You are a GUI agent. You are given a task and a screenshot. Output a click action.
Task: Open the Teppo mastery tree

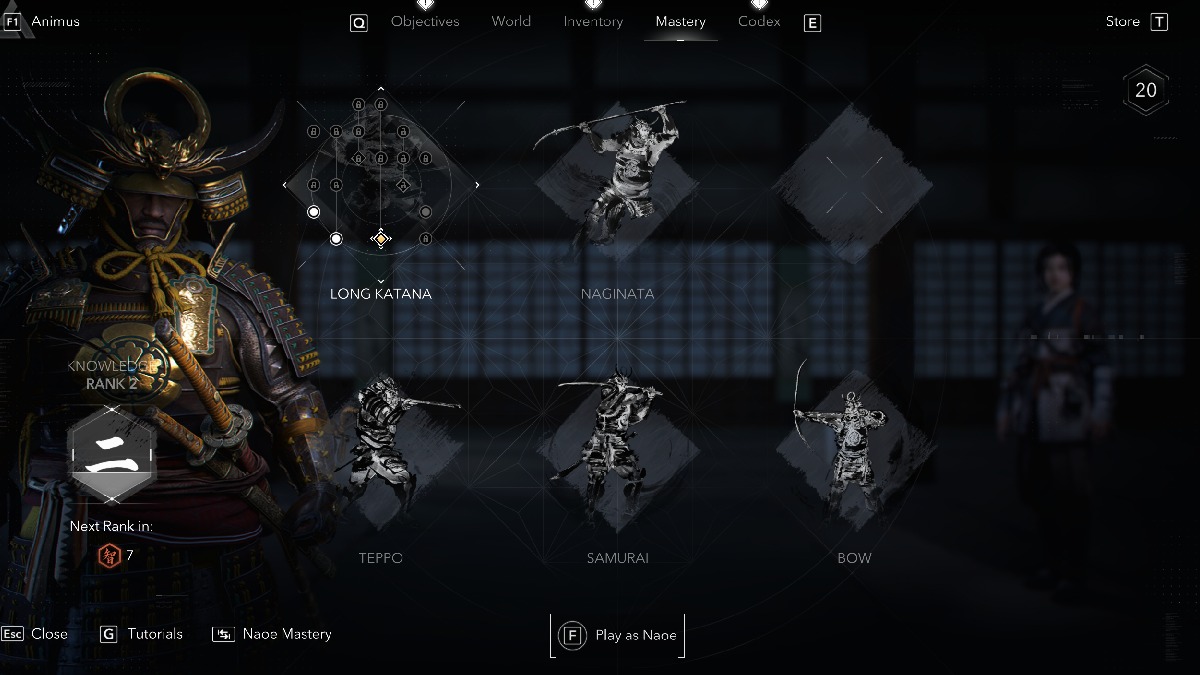tap(381, 450)
